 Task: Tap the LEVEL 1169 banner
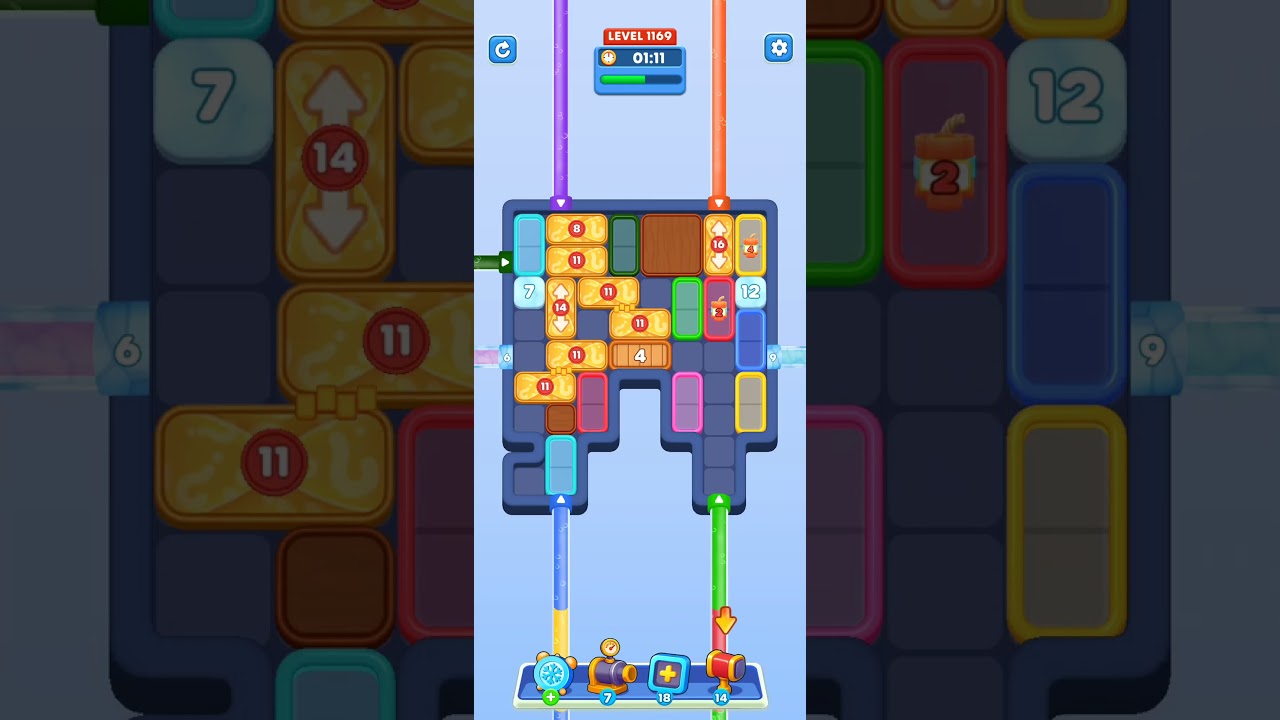pyautogui.click(x=639, y=35)
